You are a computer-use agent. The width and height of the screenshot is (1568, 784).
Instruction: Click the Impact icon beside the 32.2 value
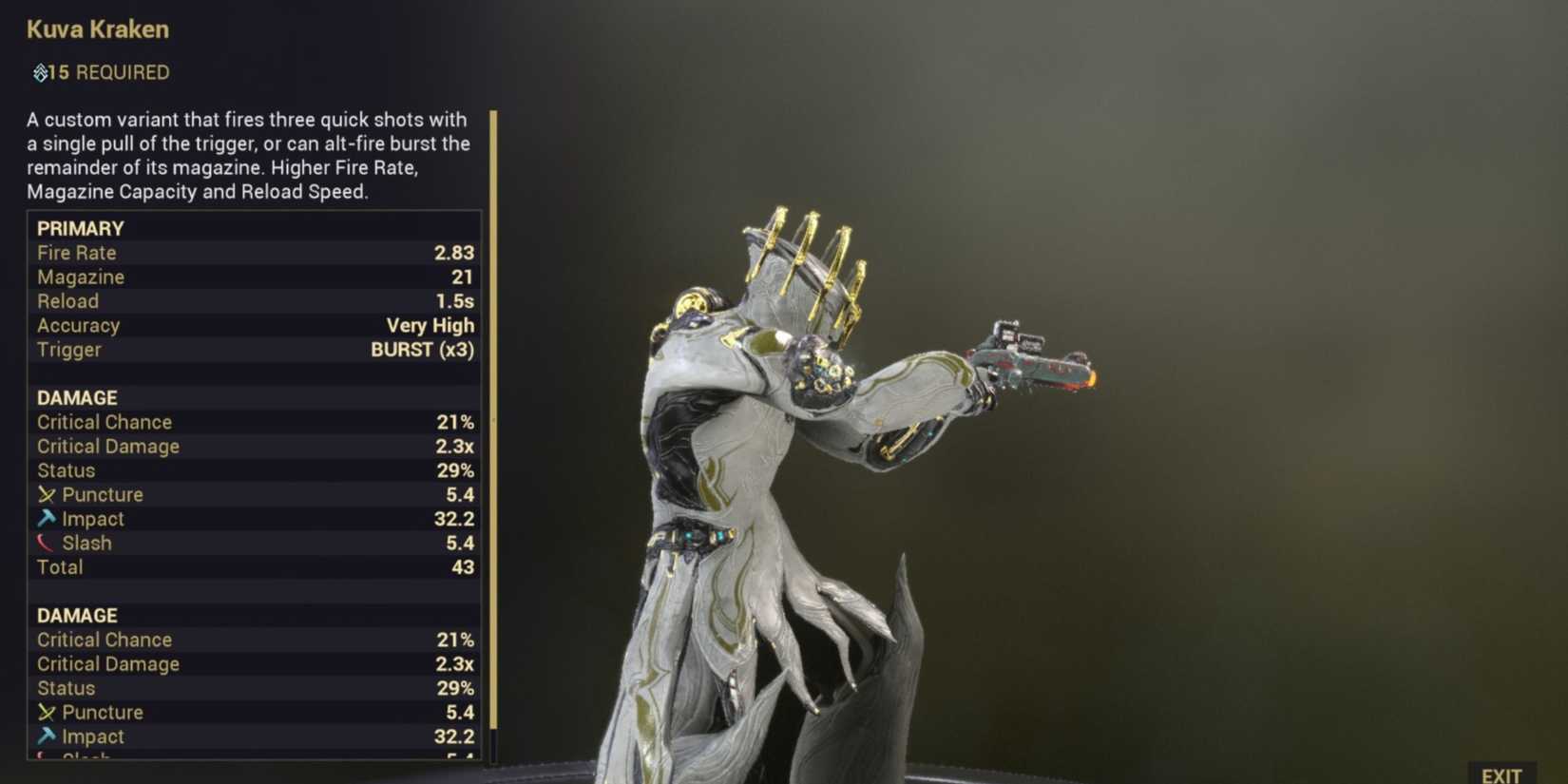(46, 518)
